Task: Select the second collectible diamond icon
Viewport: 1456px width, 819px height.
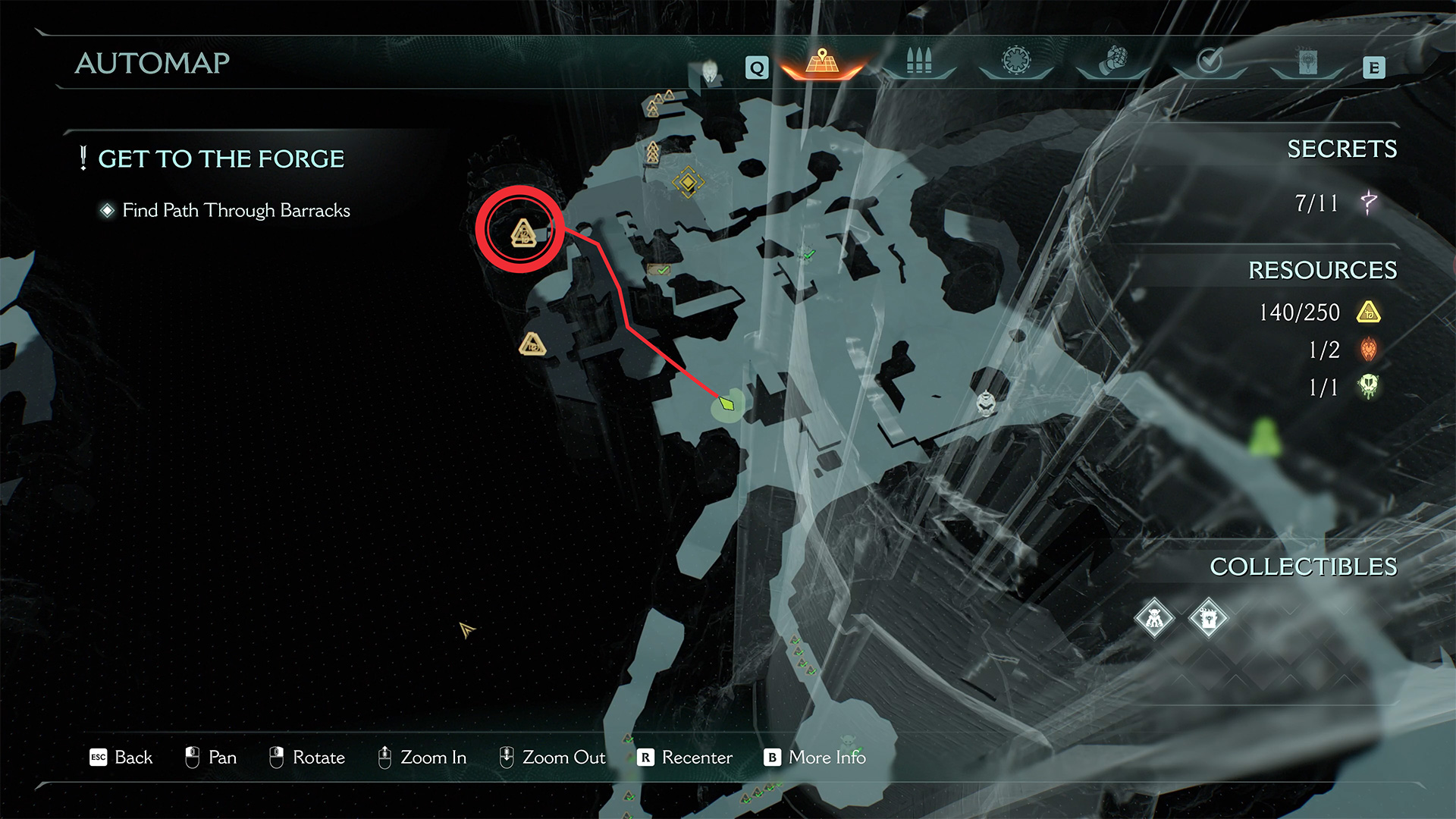Action: pyautogui.click(x=1208, y=619)
